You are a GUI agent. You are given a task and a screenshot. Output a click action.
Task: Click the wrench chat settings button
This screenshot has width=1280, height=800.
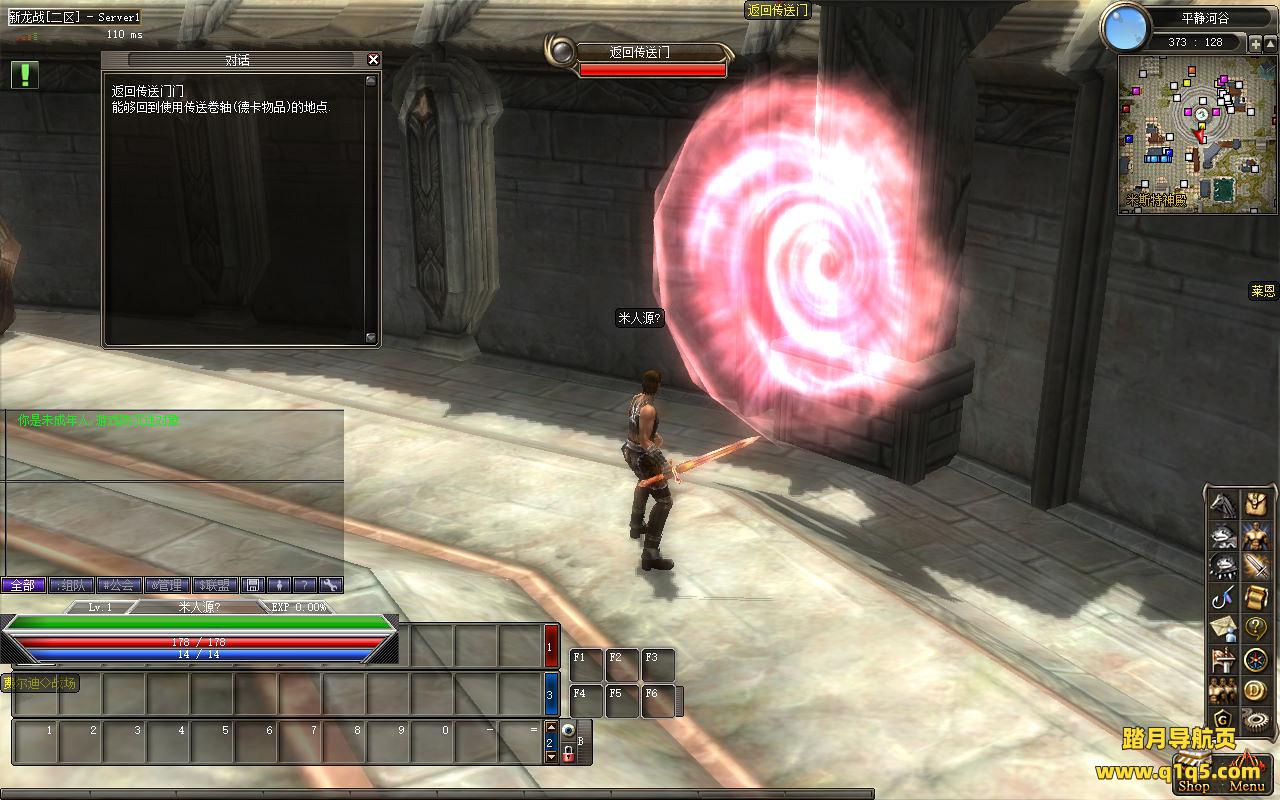329,585
